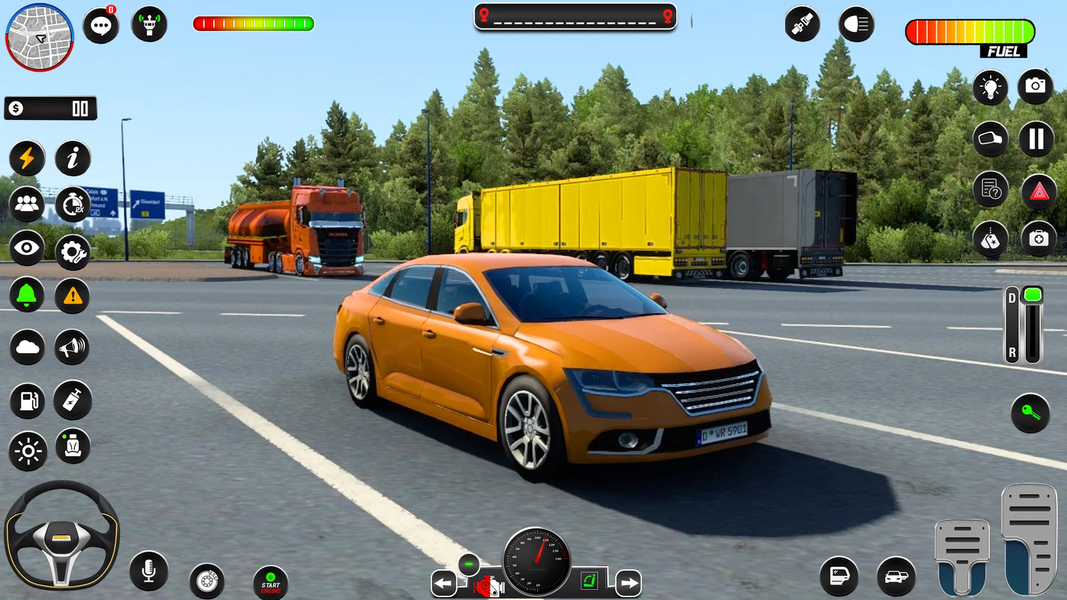Switch on the headlights
Viewport: 1067px width, 600px height.
point(856,24)
